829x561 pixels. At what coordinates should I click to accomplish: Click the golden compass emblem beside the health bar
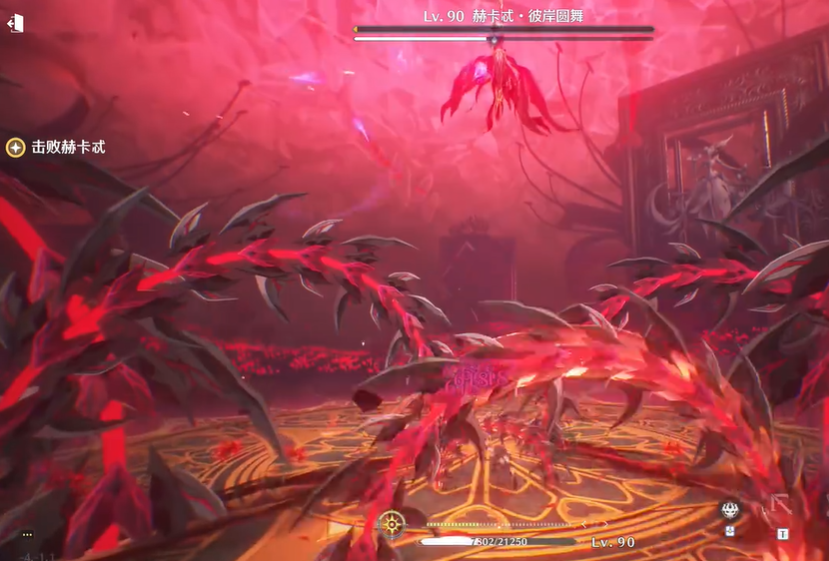click(392, 523)
